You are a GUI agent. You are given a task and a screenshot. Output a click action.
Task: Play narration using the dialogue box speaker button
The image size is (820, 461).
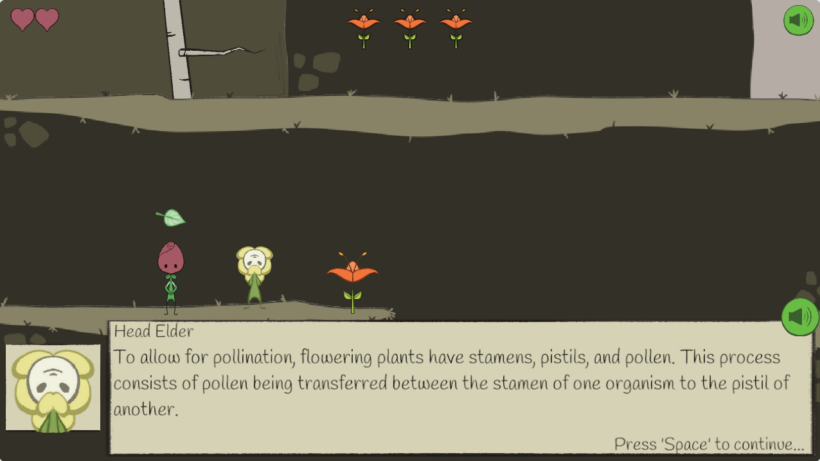coord(799,317)
